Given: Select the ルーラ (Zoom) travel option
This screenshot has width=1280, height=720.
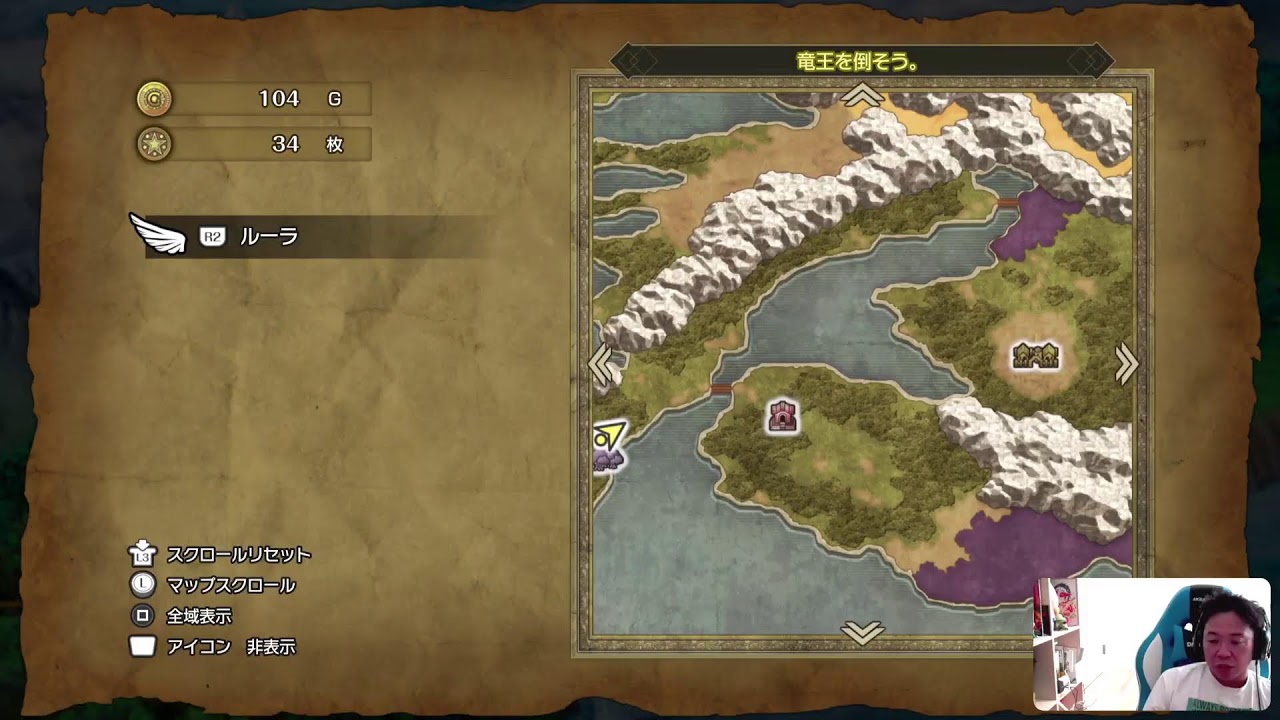Looking at the screenshot, I should coord(268,237).
